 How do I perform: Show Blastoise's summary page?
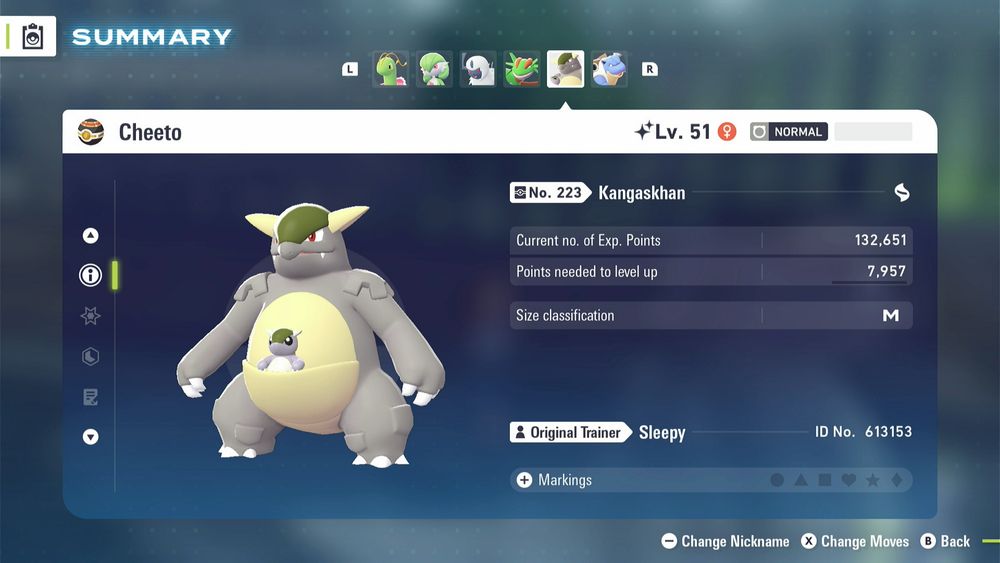pyautogui.click(x=609, y=70)
